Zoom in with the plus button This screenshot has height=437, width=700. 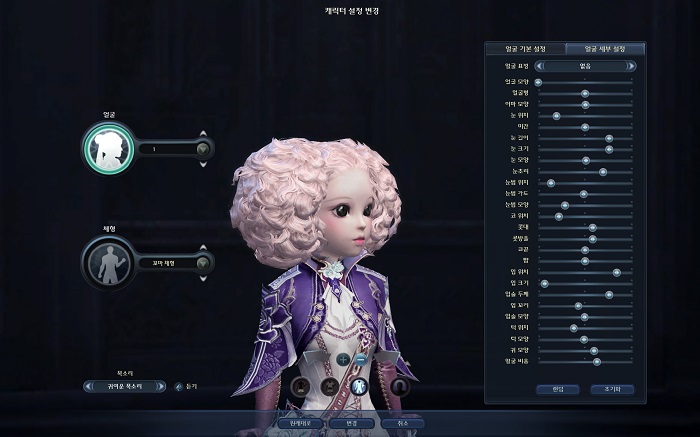[343, 358]
